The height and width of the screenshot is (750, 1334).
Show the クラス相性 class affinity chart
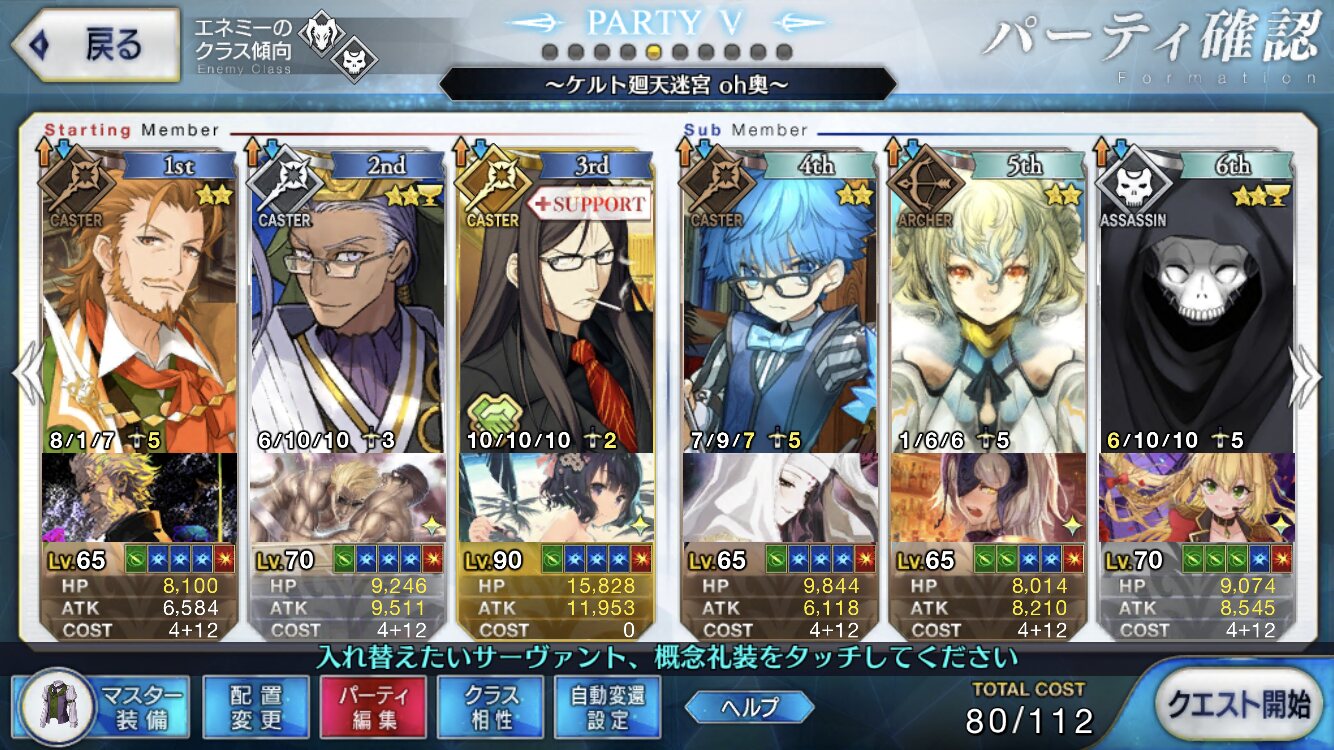tap(491, 707)
